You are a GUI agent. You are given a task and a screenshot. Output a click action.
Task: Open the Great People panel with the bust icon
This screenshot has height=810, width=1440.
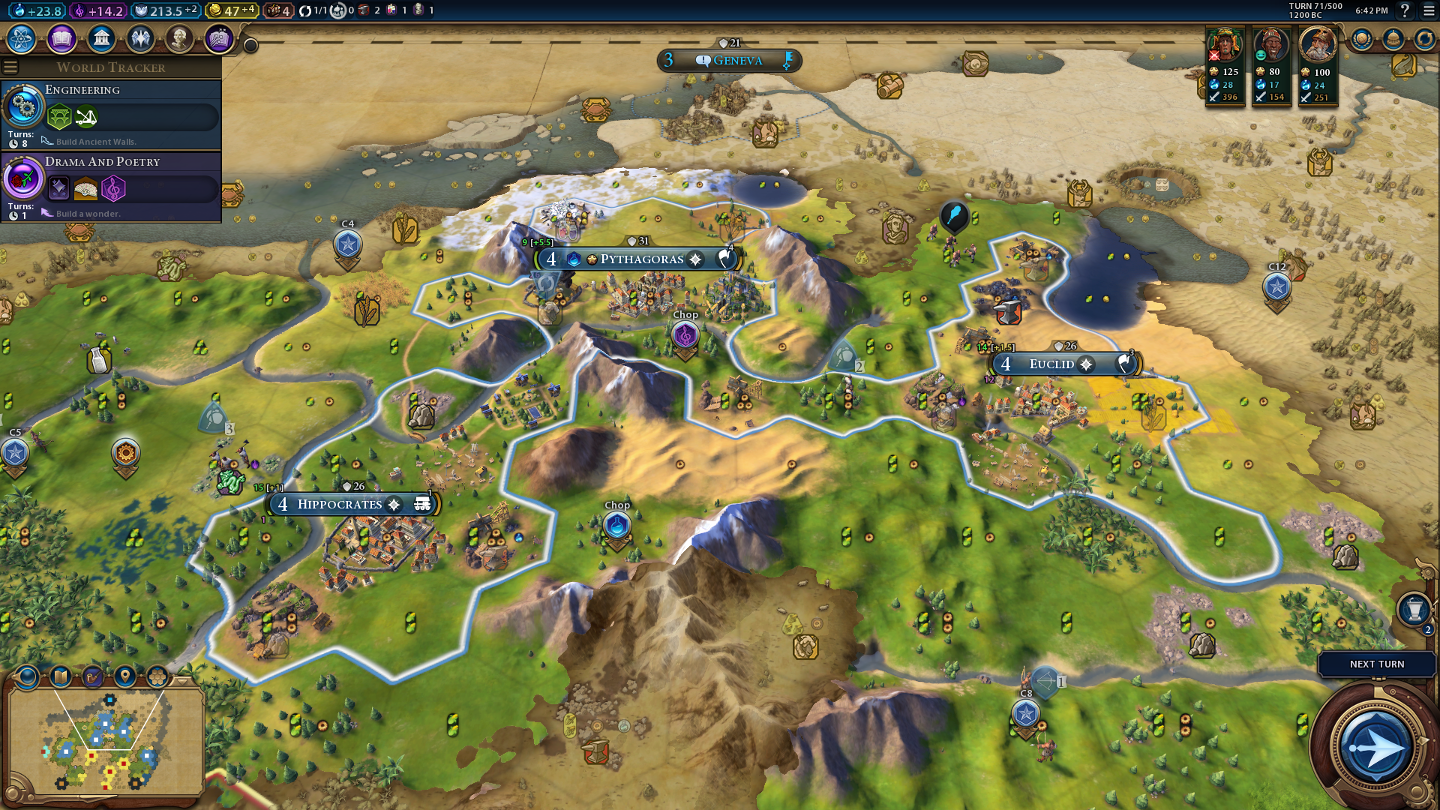point(179,39)
